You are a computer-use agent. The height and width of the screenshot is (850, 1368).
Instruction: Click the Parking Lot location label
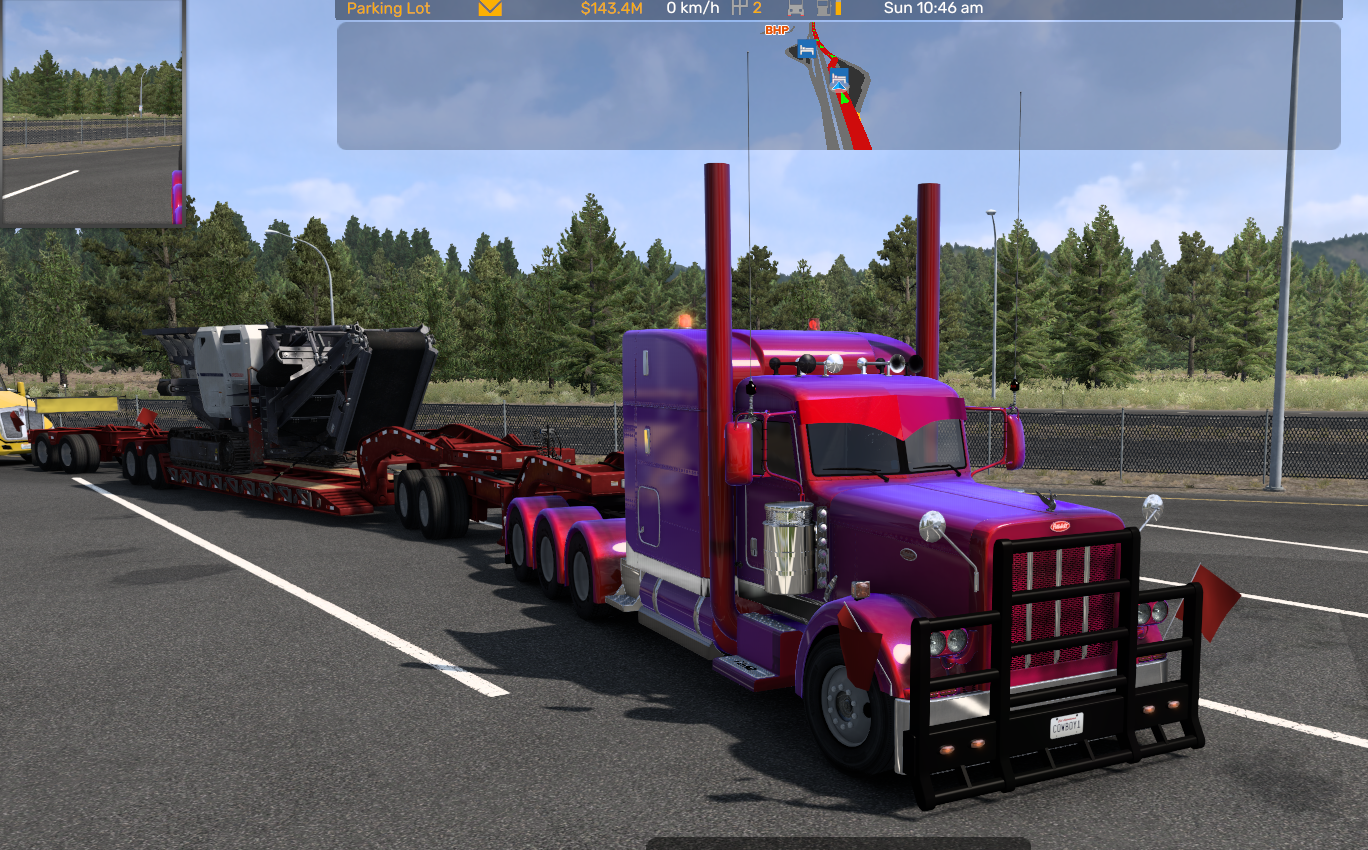(387, 9)
